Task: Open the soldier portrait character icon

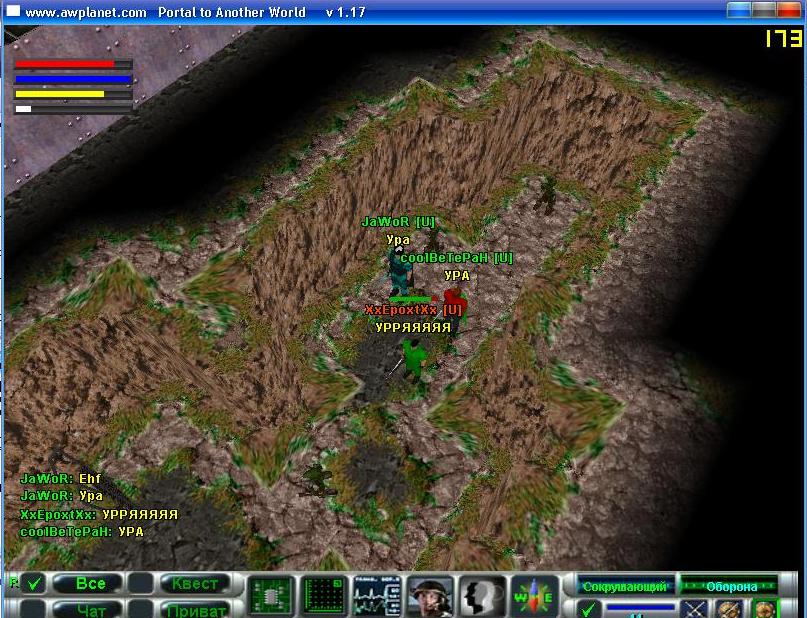Action: click(x=430, y=597)
